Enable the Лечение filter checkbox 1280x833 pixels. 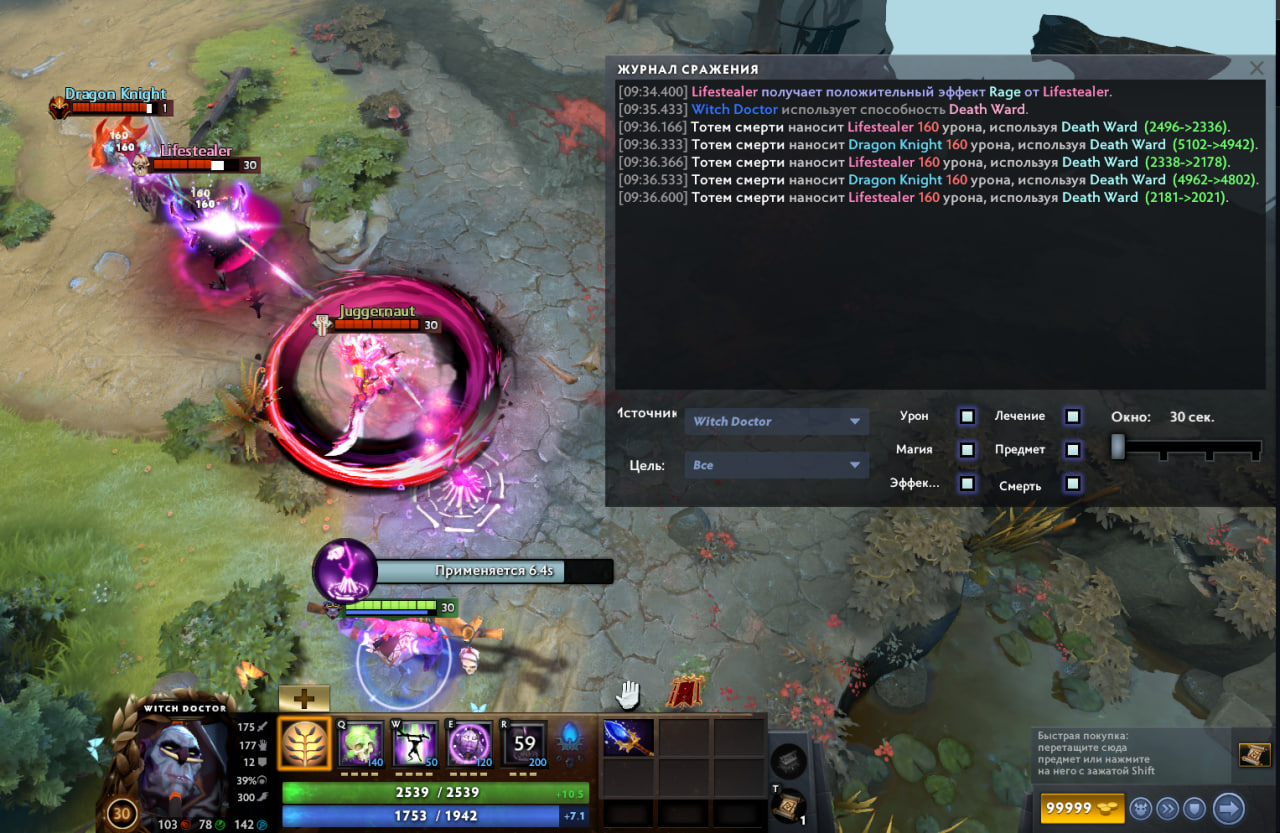1072,416
